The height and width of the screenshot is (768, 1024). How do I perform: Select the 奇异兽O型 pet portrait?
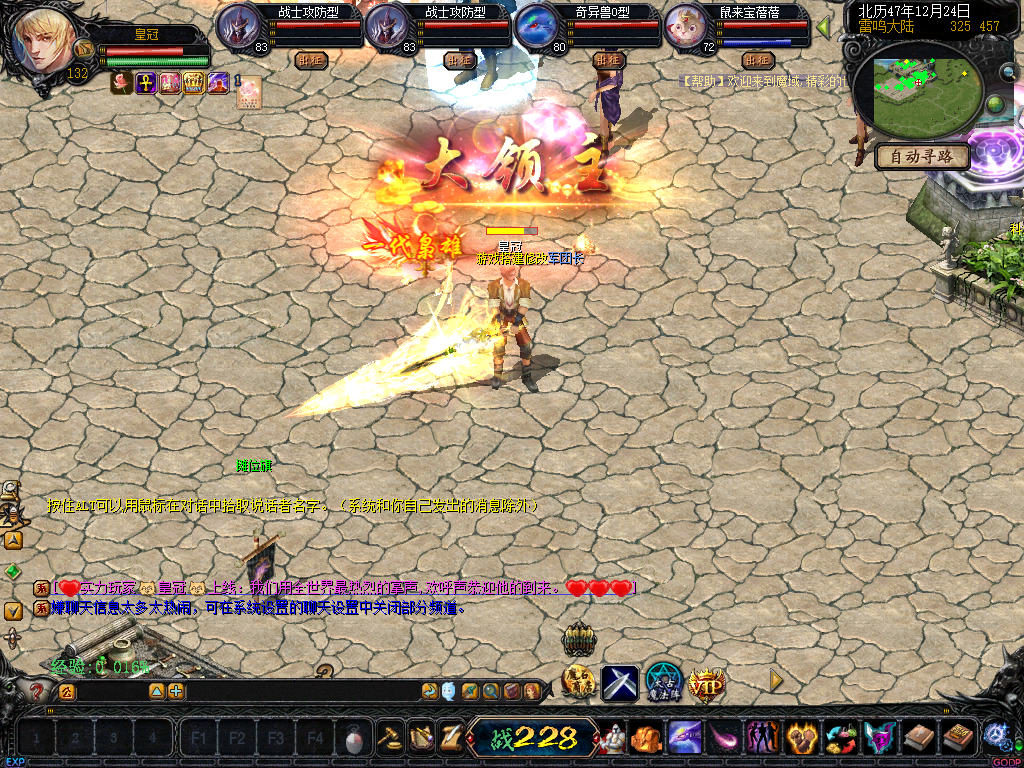tap(537, 26)
